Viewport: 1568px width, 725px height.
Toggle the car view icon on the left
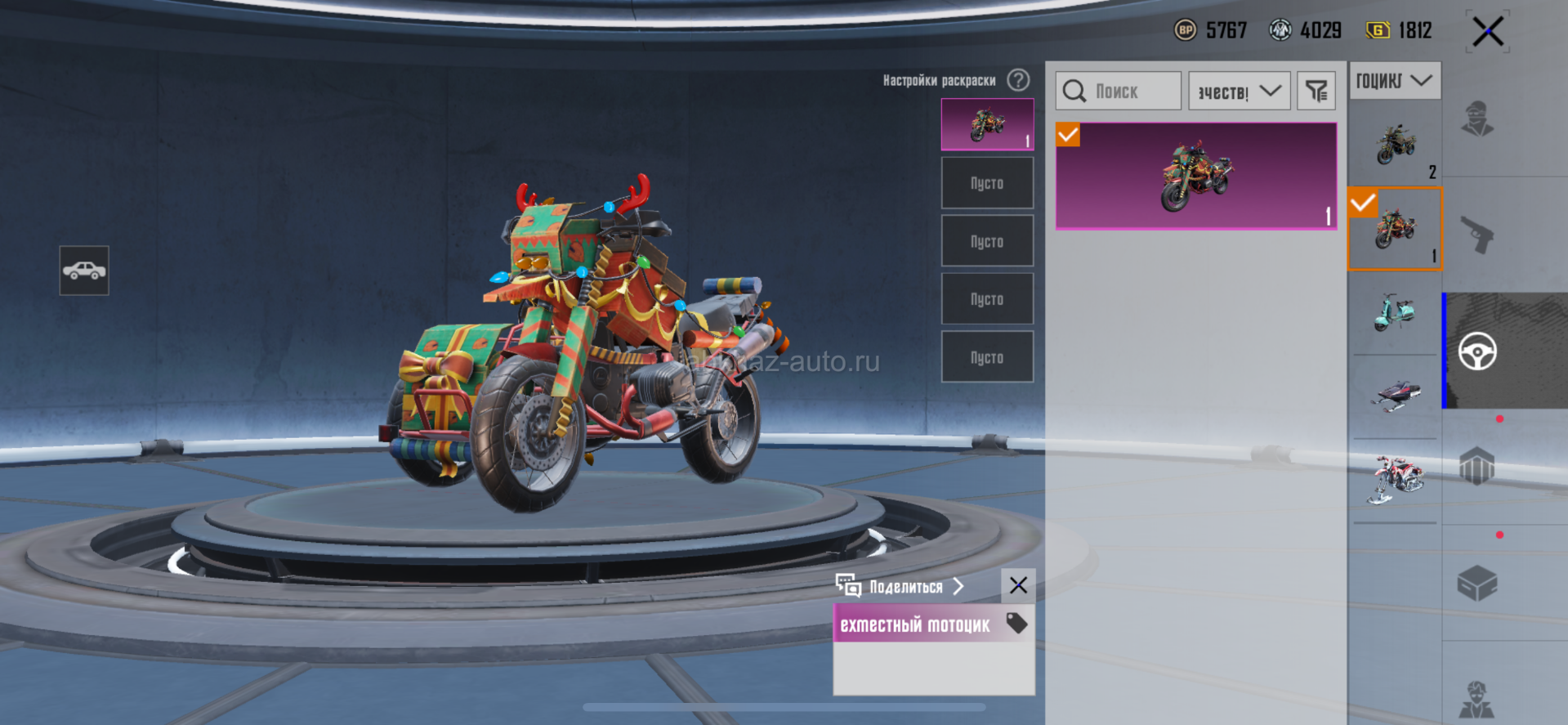tap(84, 271)
